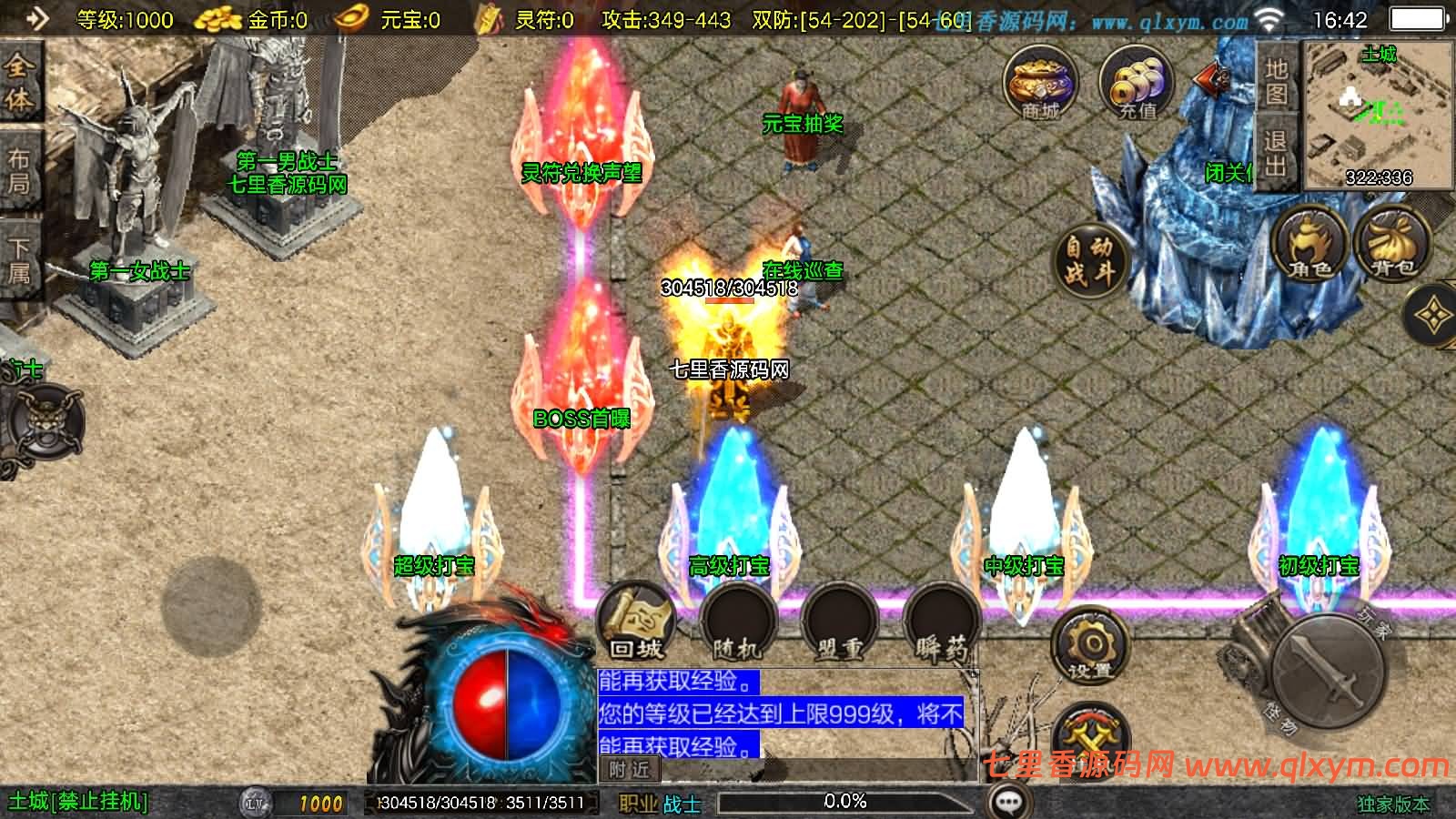This screenshot has height=819, width=1456.
Task: Open the 设置 settings gear
Action: pyautogui.click(x=1090, y=647)
